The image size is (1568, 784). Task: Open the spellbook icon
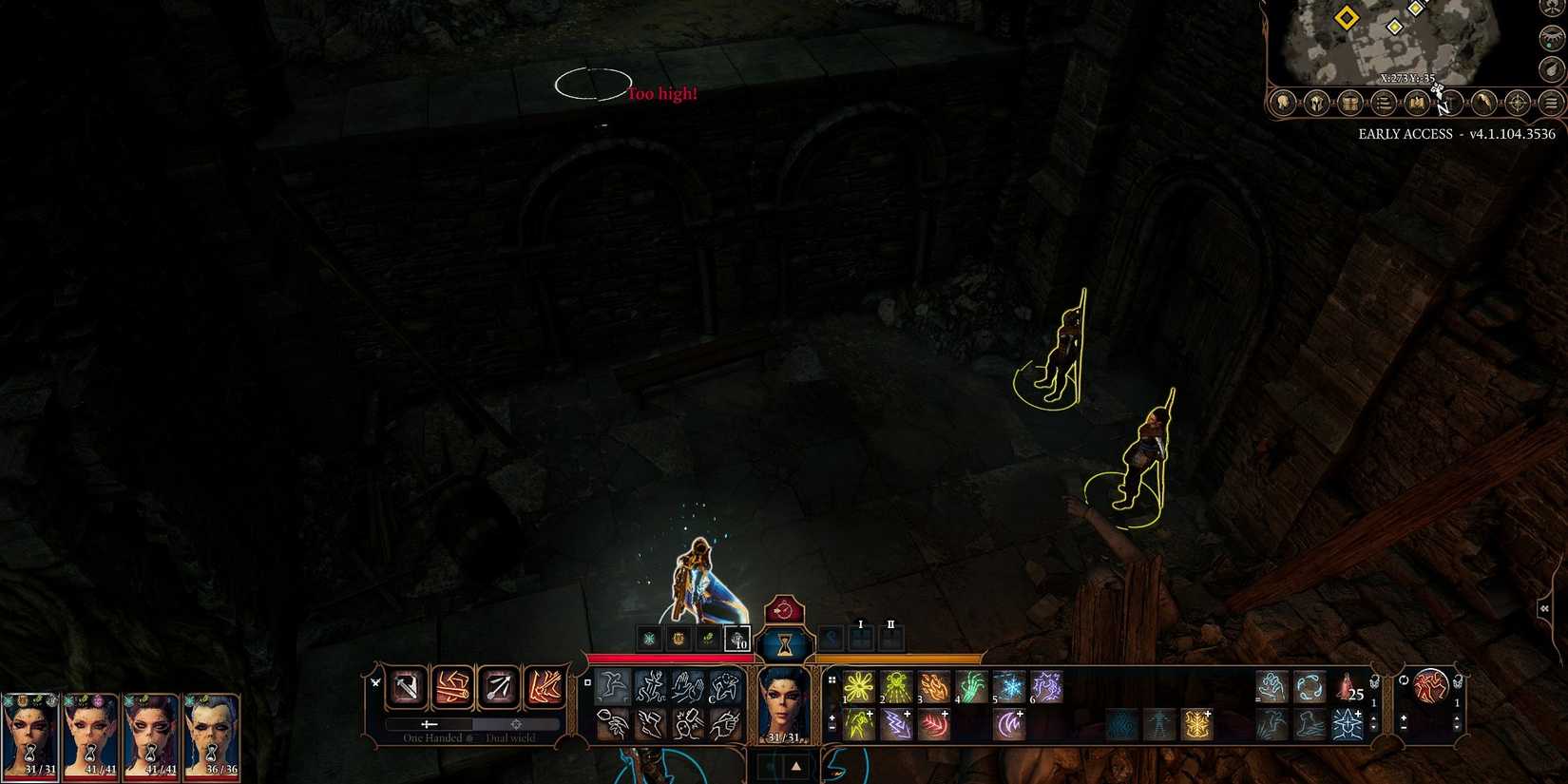click(x=1416, y=104)
